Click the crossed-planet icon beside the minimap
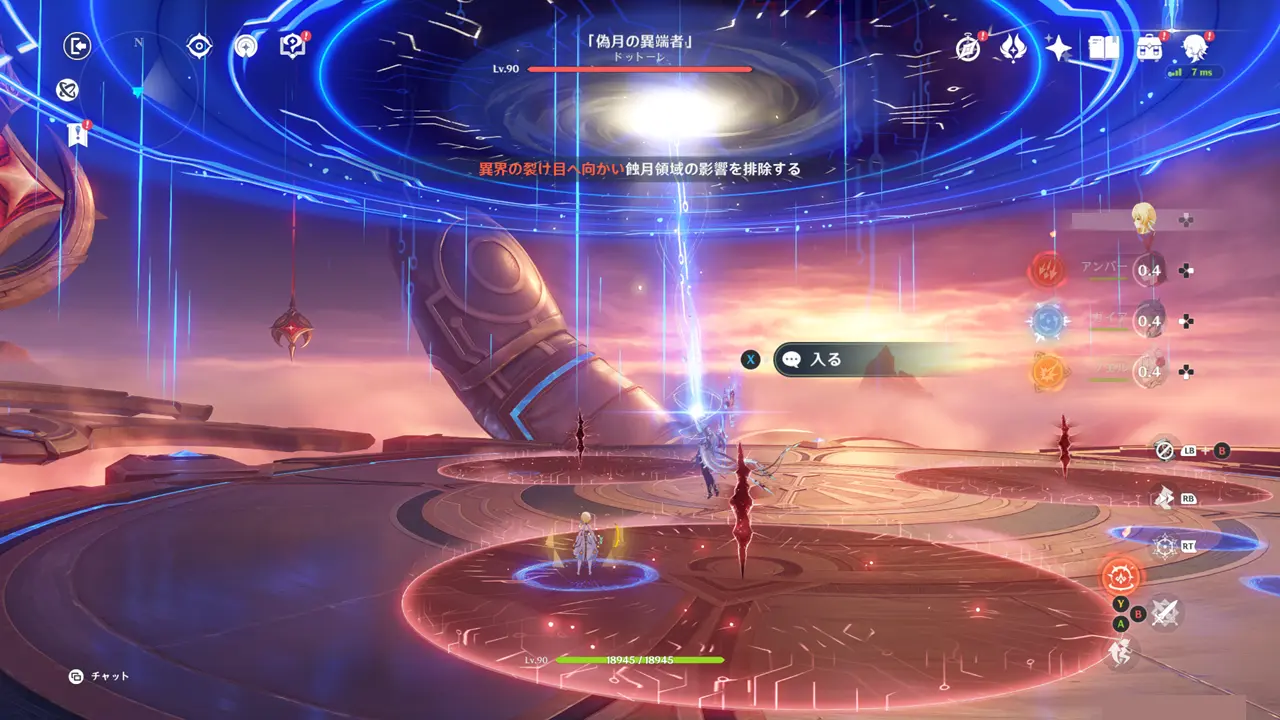This screenshot has height=720, width=1280. click(x=68, y=91)
